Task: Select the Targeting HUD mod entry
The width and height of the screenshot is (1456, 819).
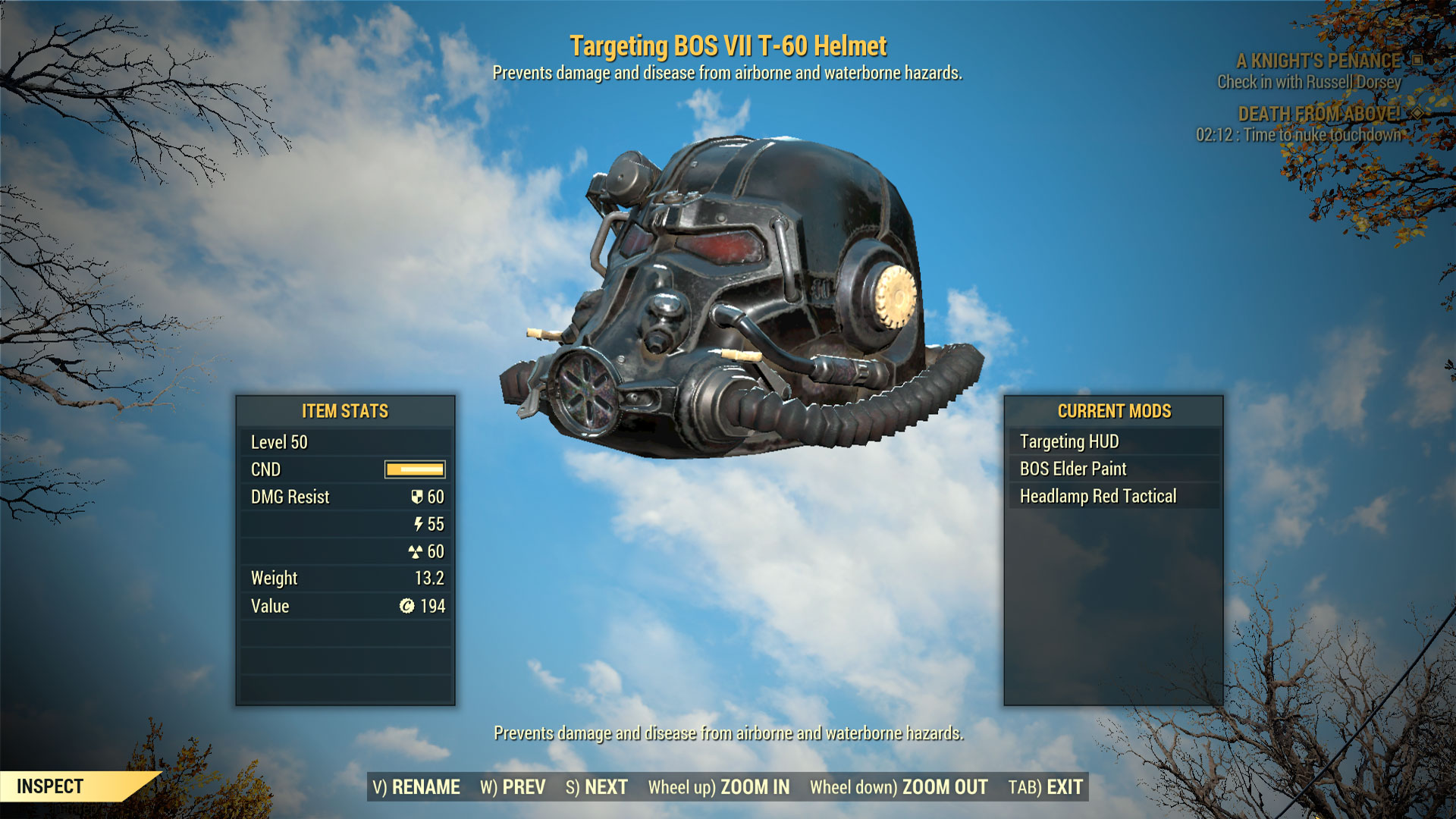Action: (x=1069, y=441)
